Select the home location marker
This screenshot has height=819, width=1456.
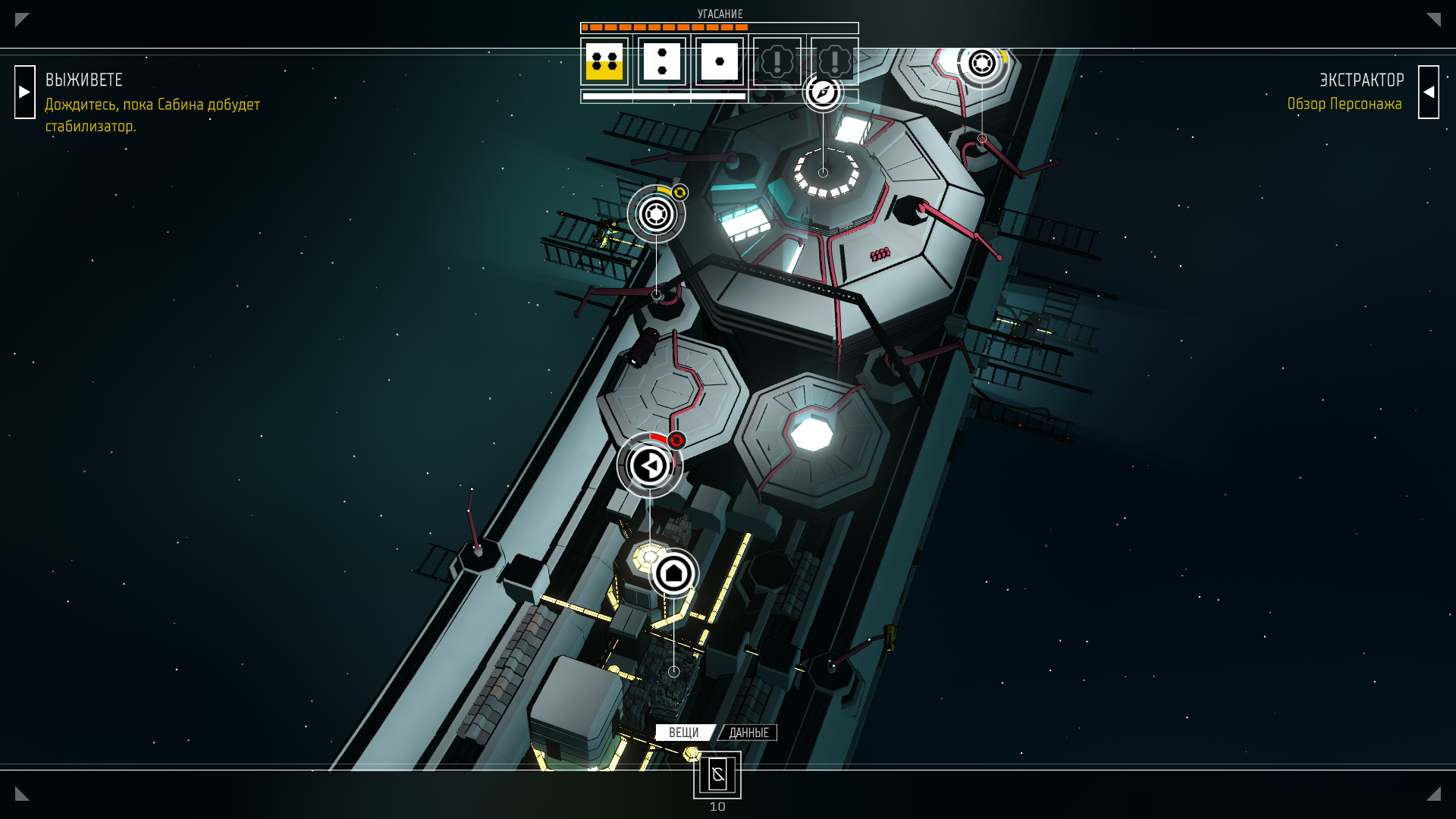[673, 573]
